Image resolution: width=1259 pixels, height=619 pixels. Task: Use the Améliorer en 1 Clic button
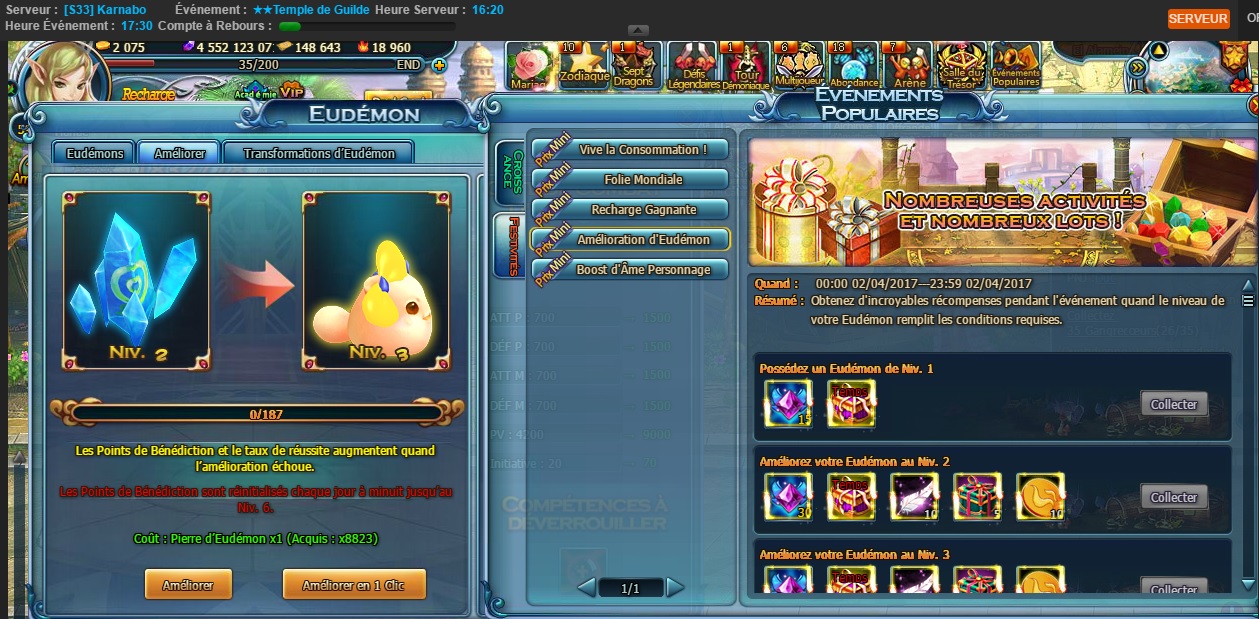coord(354,585)
